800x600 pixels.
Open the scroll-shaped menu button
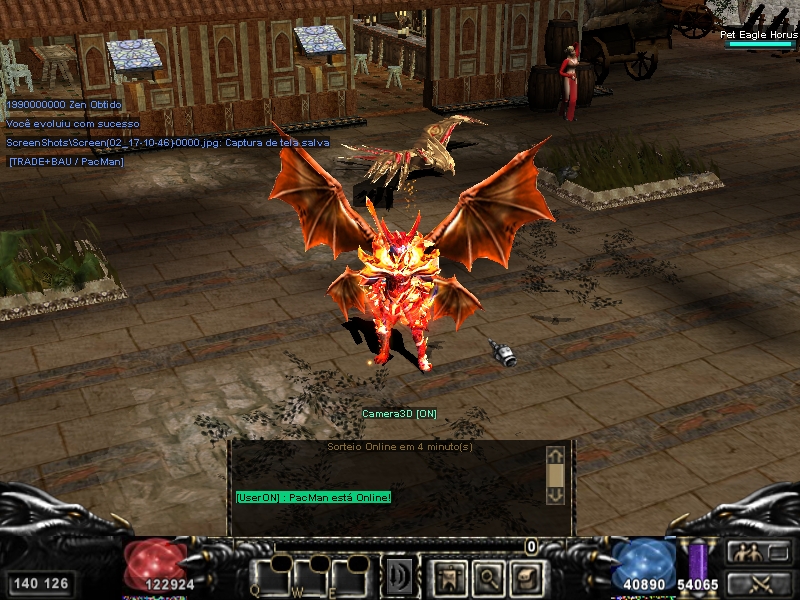525,577
